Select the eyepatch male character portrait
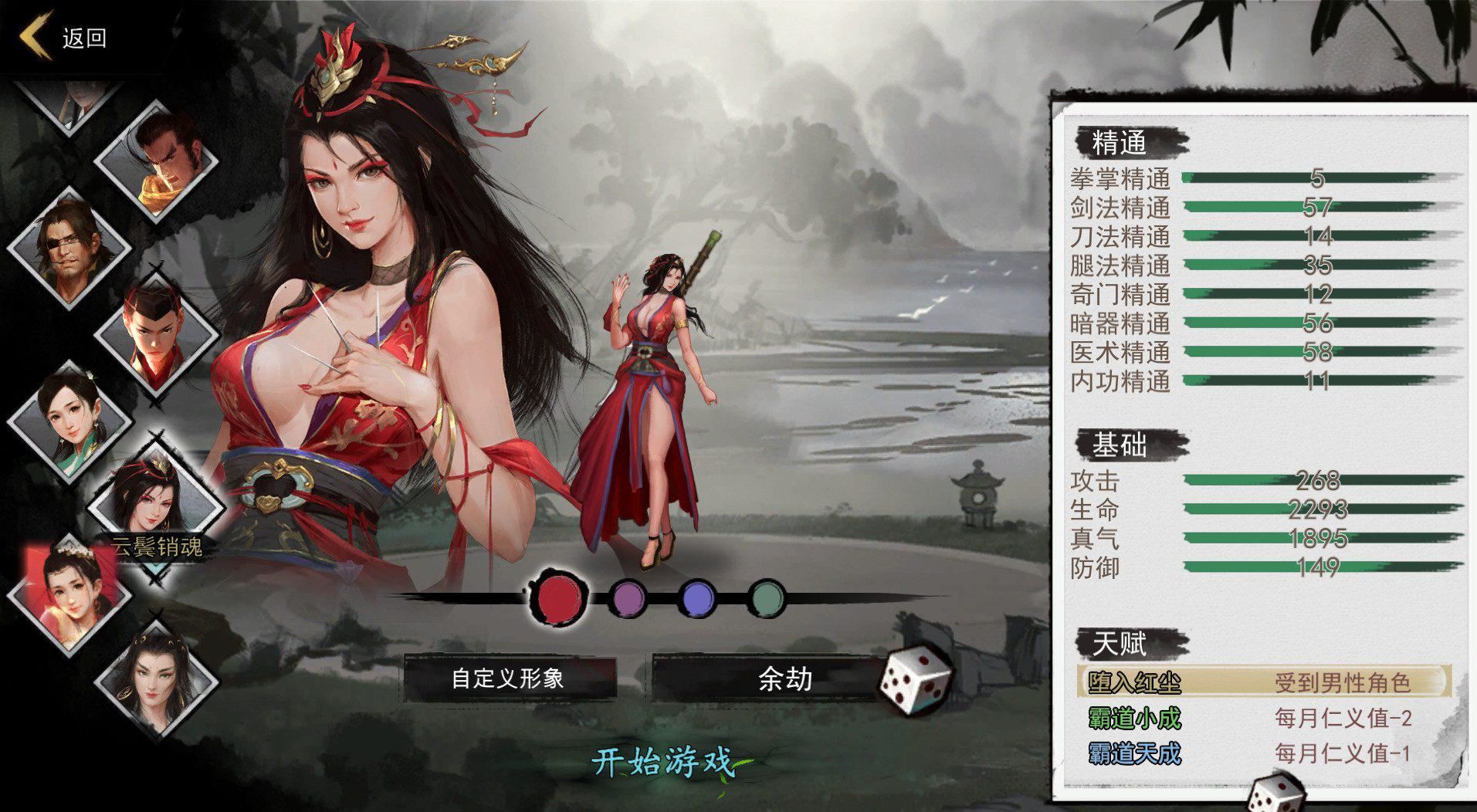 tap(69, 247)
